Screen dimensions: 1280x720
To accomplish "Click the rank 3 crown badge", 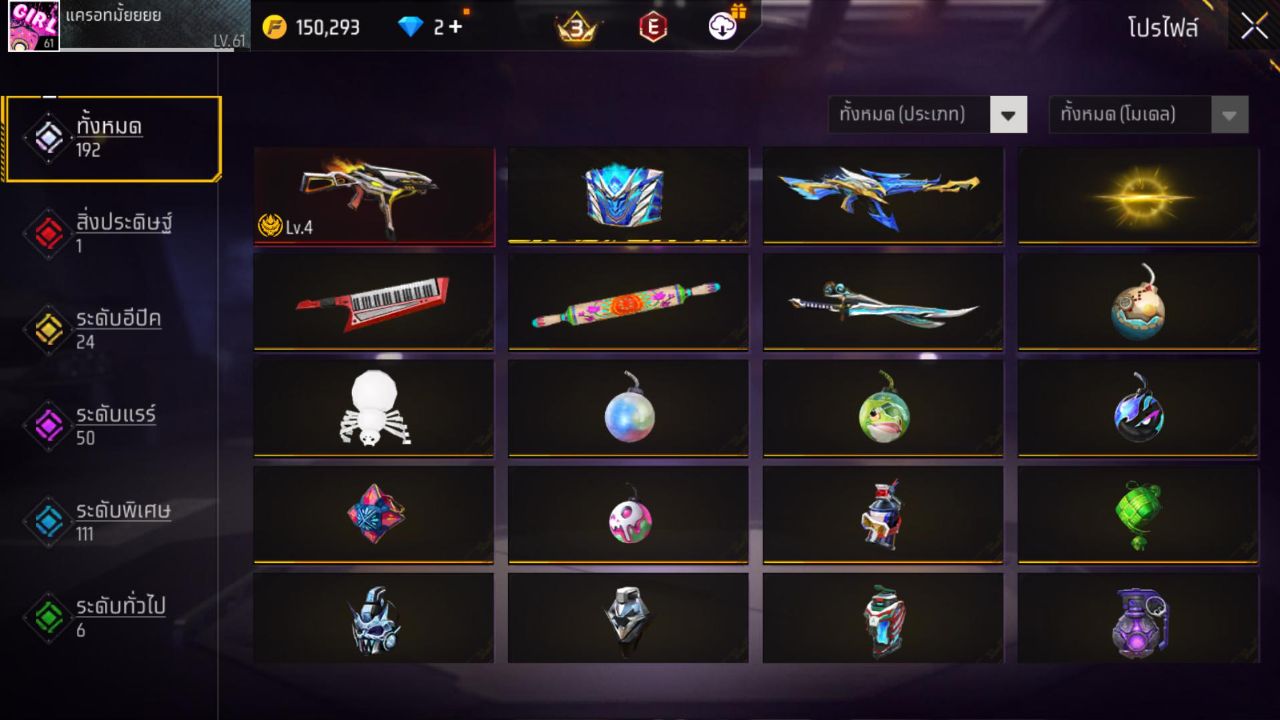I will (578, 27).
